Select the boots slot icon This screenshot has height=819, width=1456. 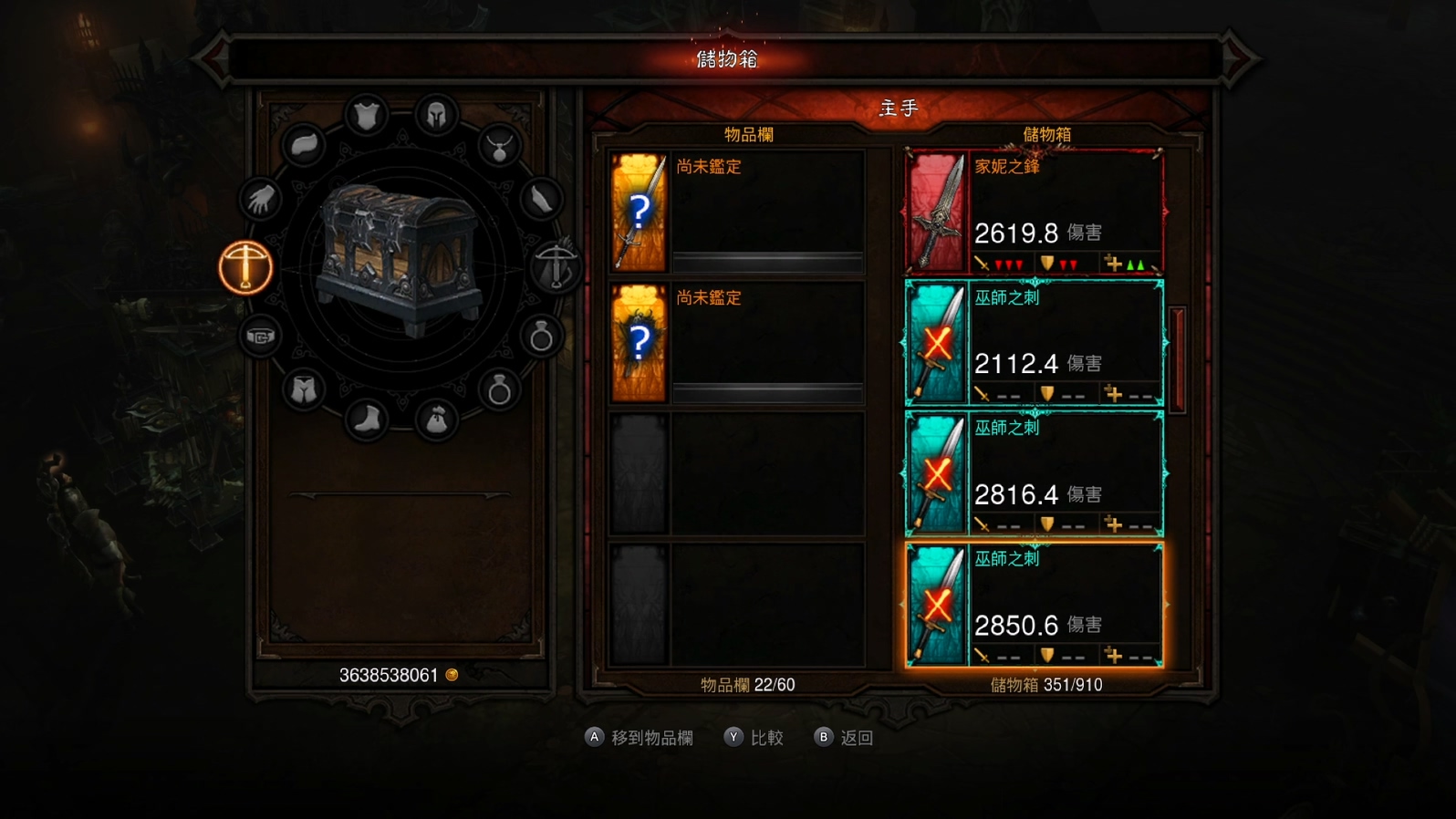pos(367,419)
